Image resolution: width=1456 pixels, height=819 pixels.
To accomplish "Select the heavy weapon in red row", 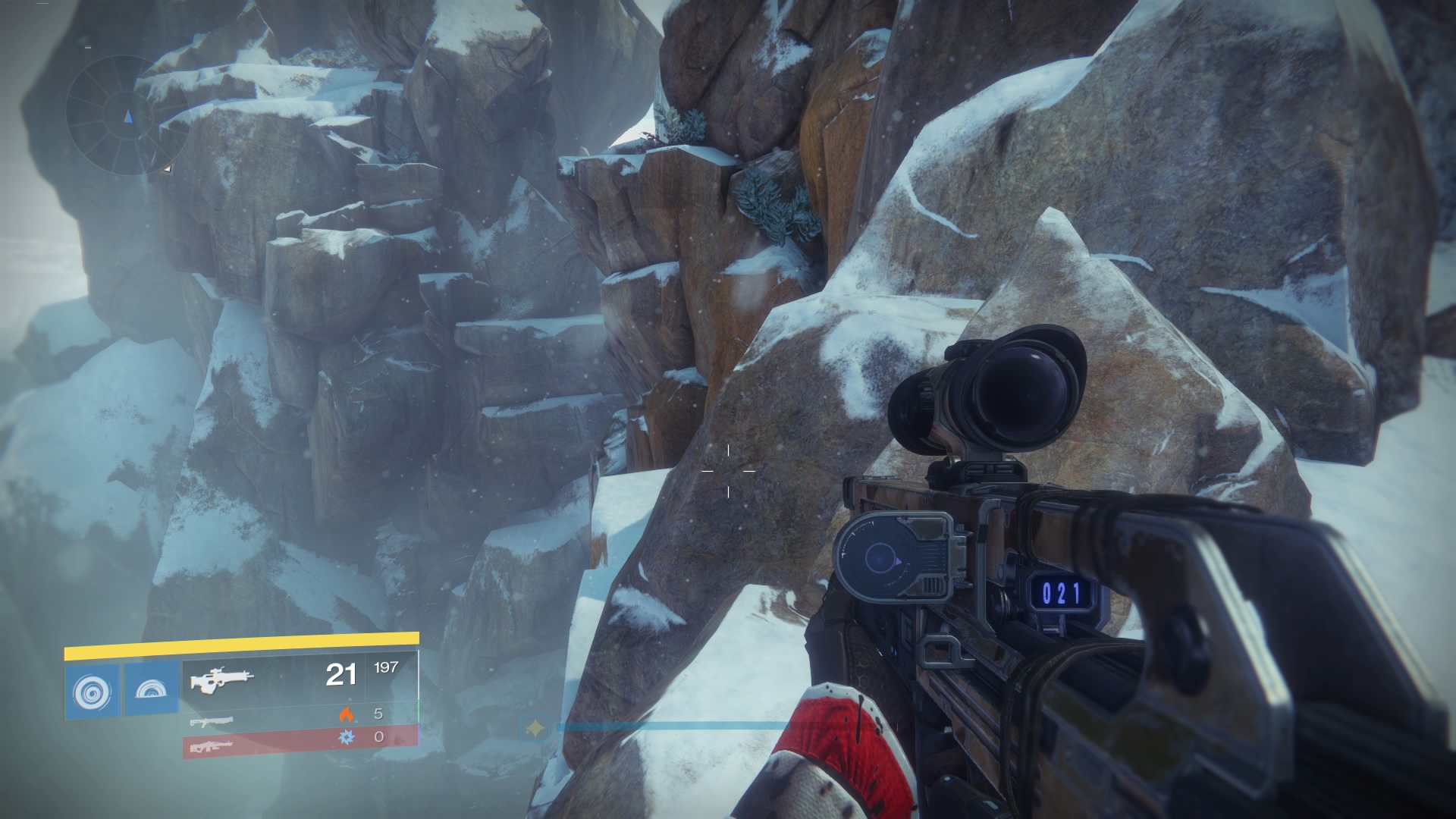I will pos(211,746).
